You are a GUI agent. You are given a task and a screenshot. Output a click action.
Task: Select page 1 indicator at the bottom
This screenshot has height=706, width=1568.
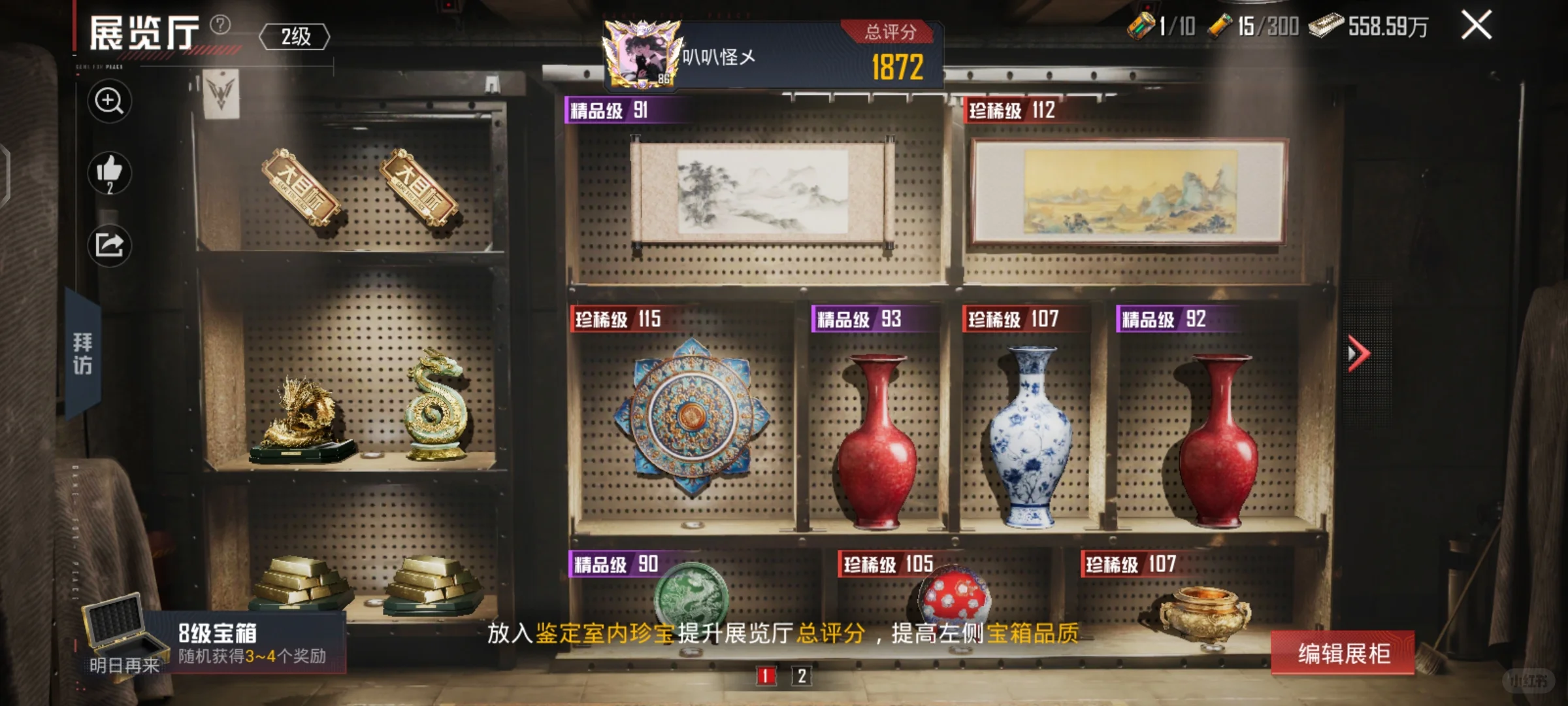tap(765, 677)
